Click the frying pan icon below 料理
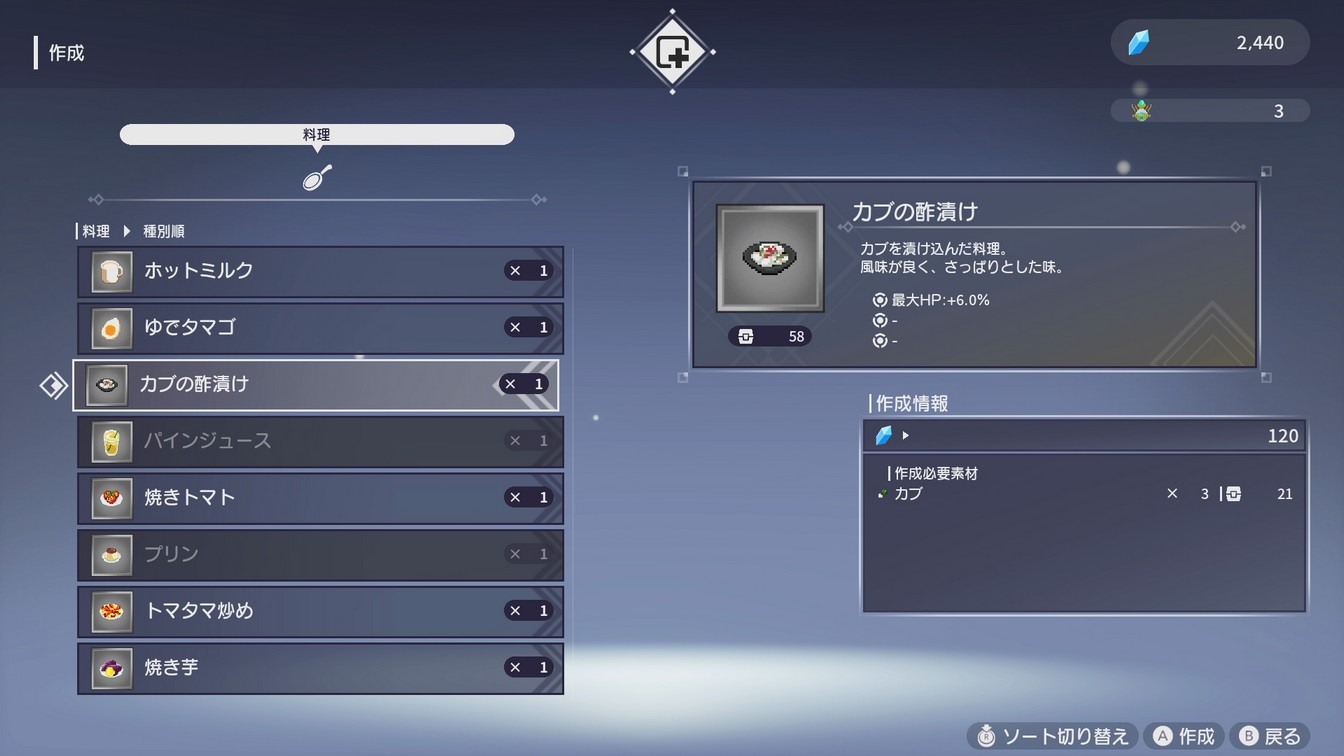This screenshot has width=1344, height=756. point(317,177)
